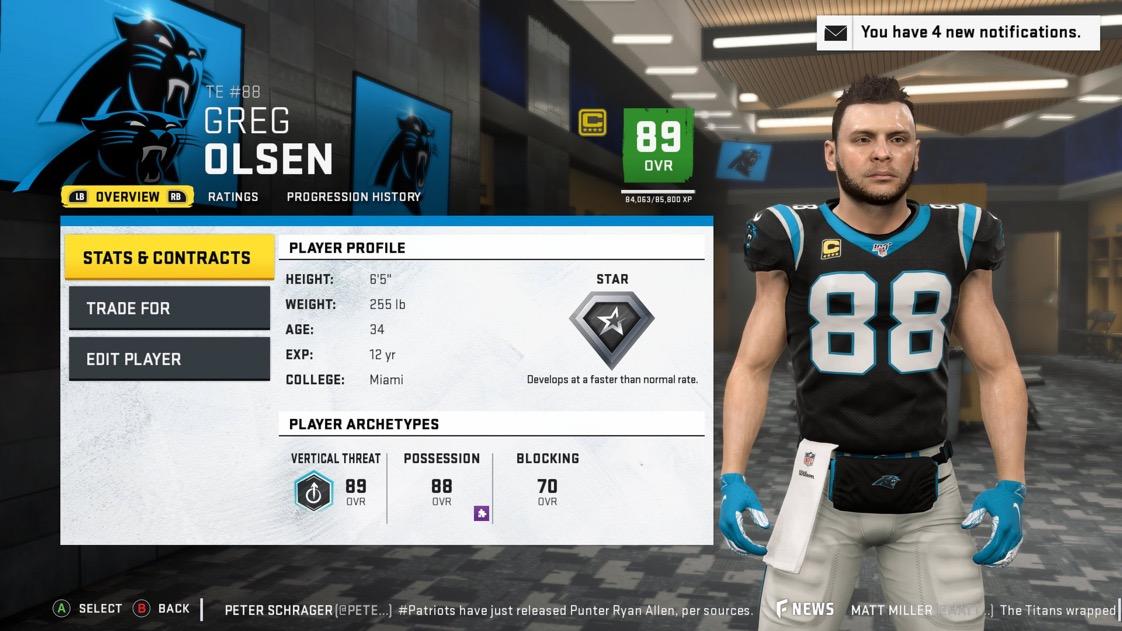
Task: Choose the Edit Player option
Action: tap(168, 359)
